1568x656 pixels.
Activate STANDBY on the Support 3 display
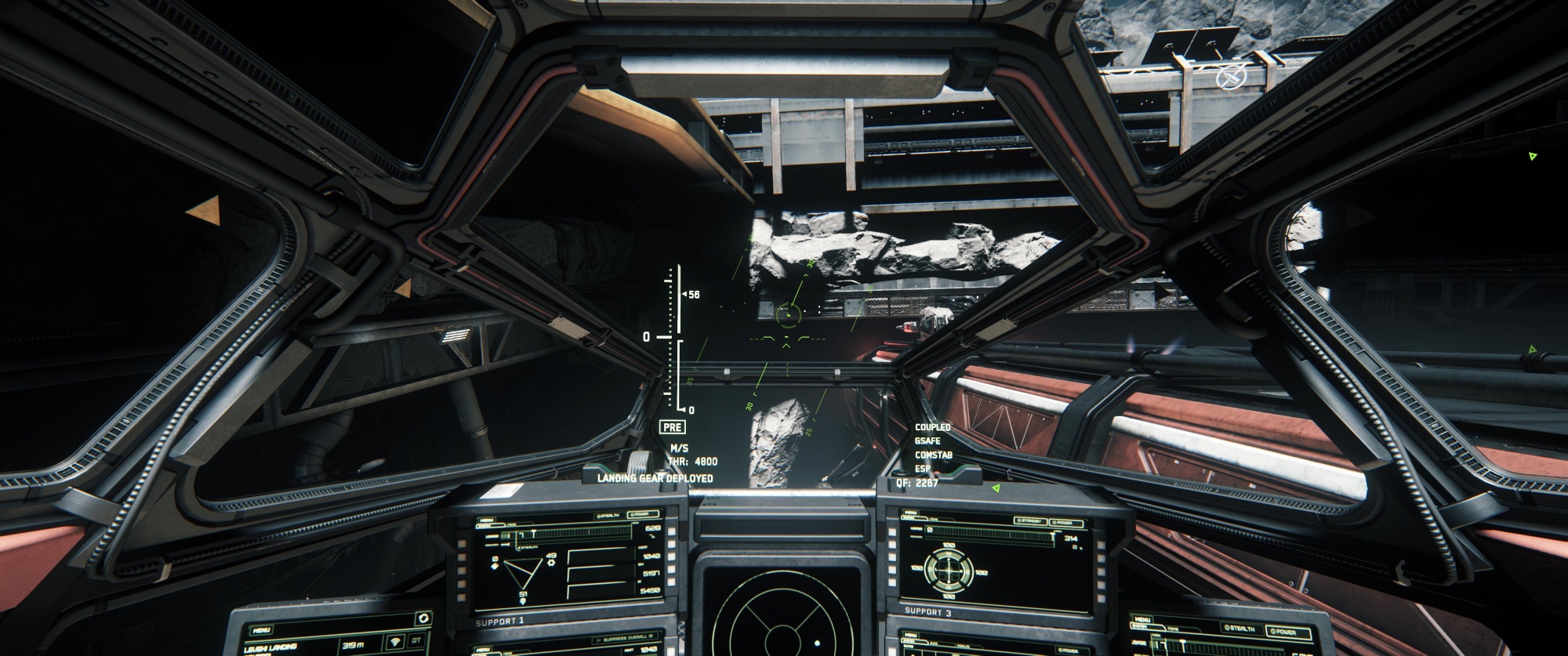1029,520
